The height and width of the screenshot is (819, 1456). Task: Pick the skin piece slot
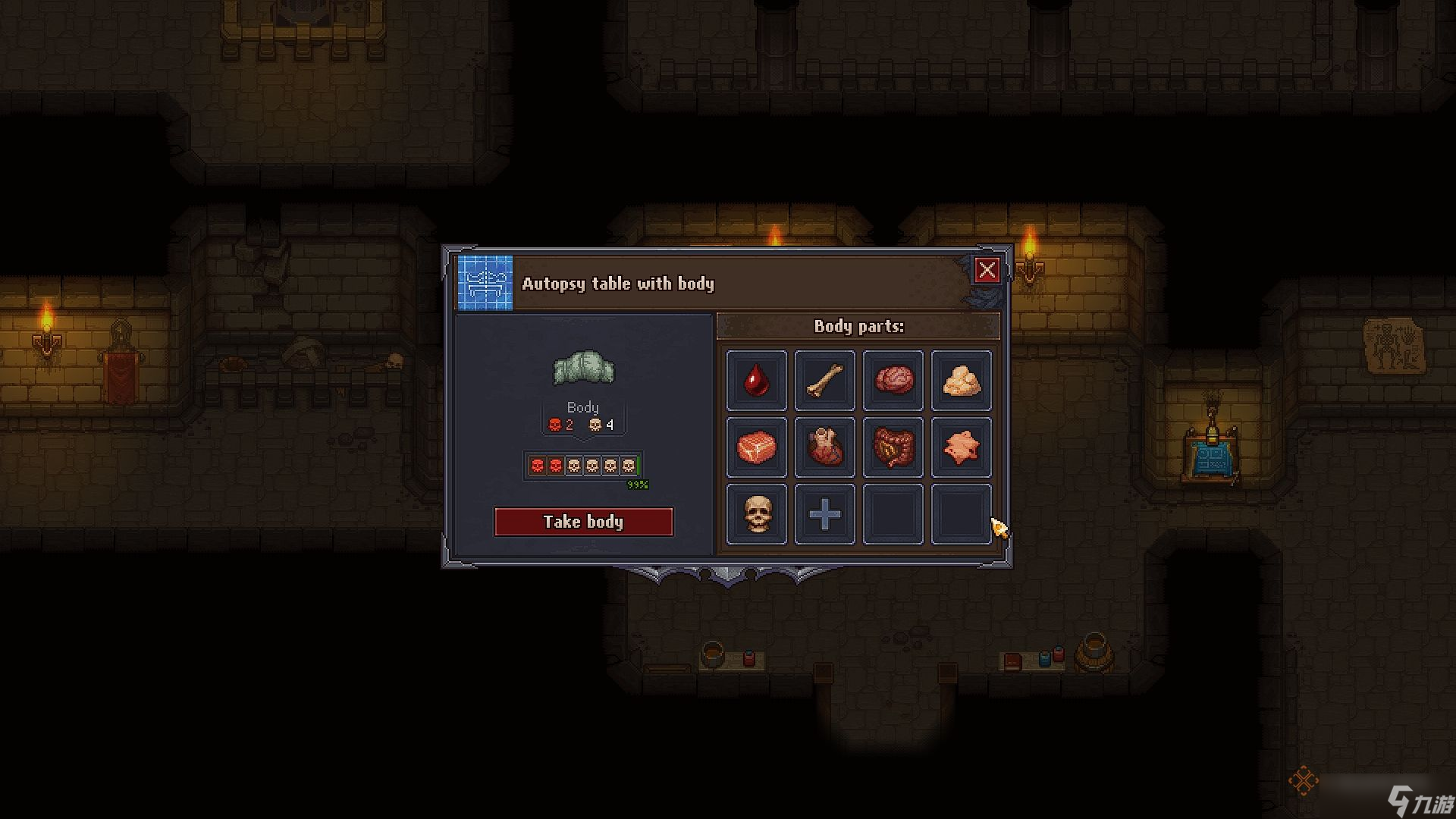(961, 447)
